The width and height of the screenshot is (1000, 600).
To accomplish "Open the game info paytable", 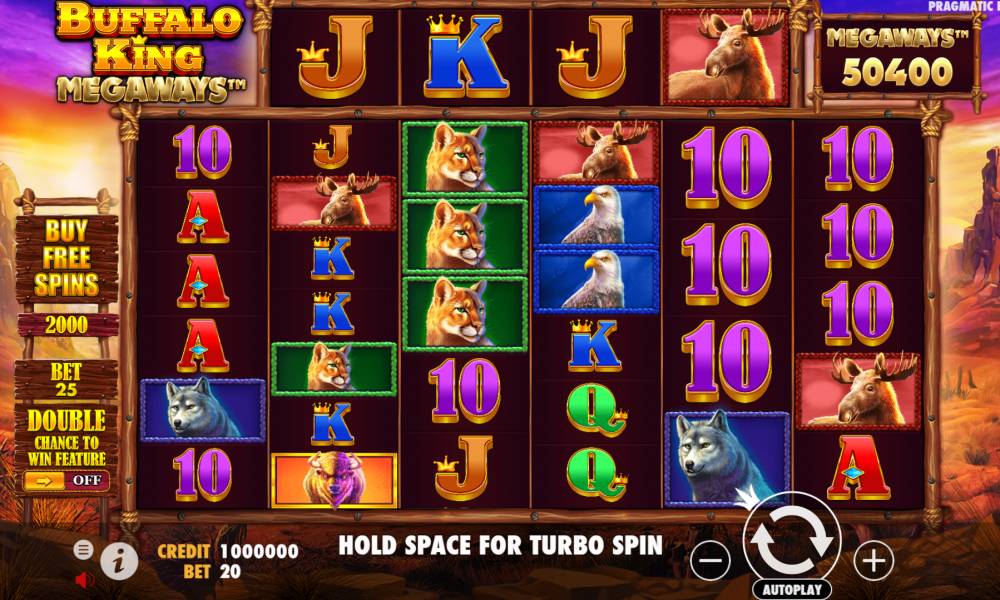I will point(119,561).
